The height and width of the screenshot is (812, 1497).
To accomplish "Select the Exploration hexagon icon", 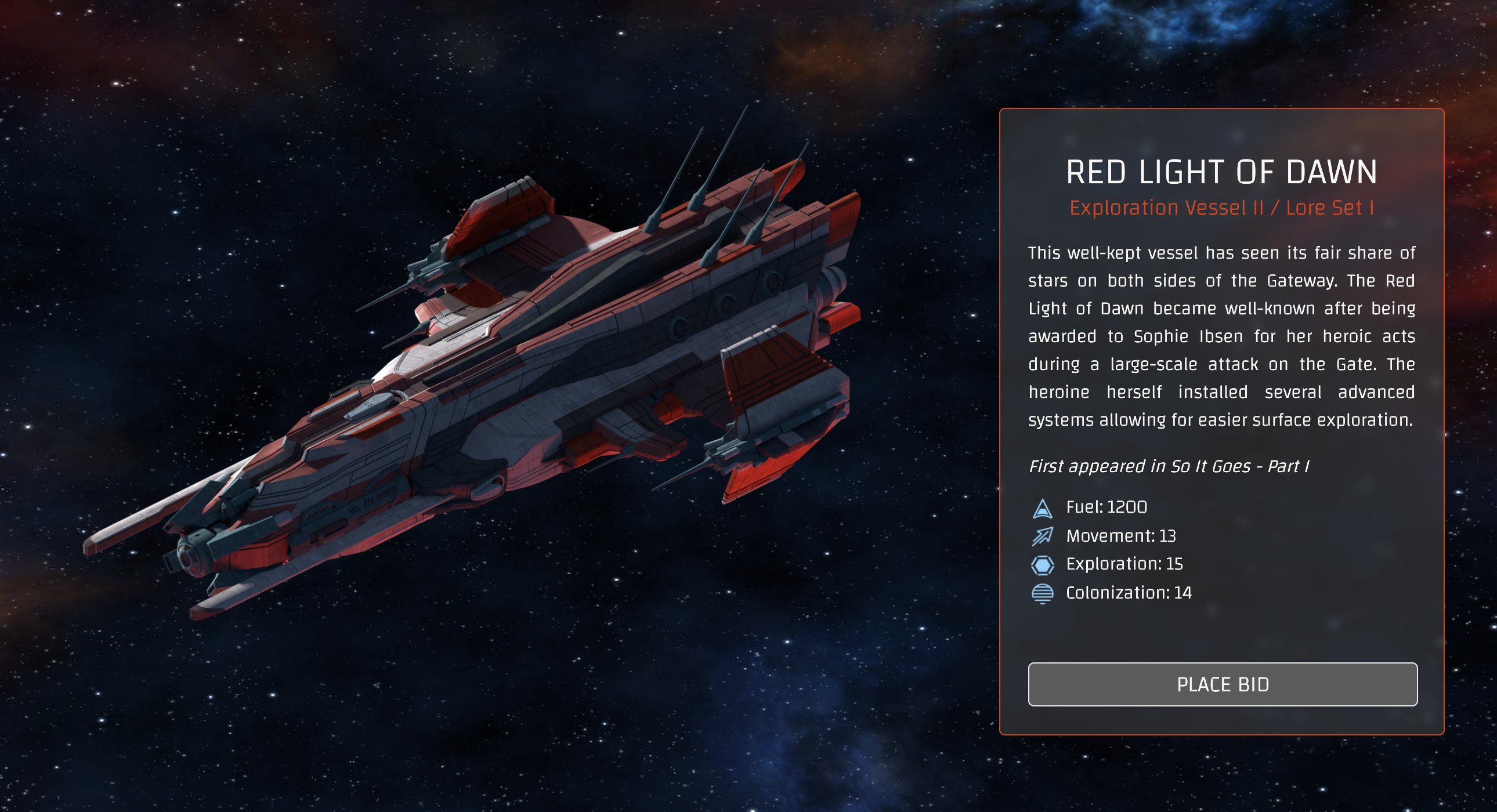I will (1043, 564).
